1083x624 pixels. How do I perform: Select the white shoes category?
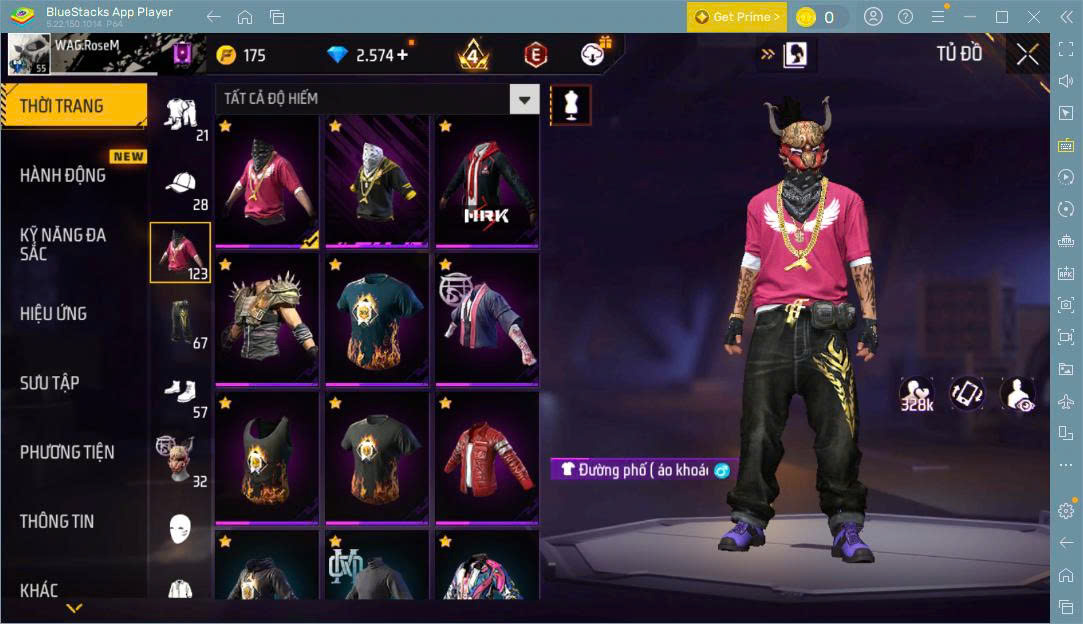click(x=180, y=390)
